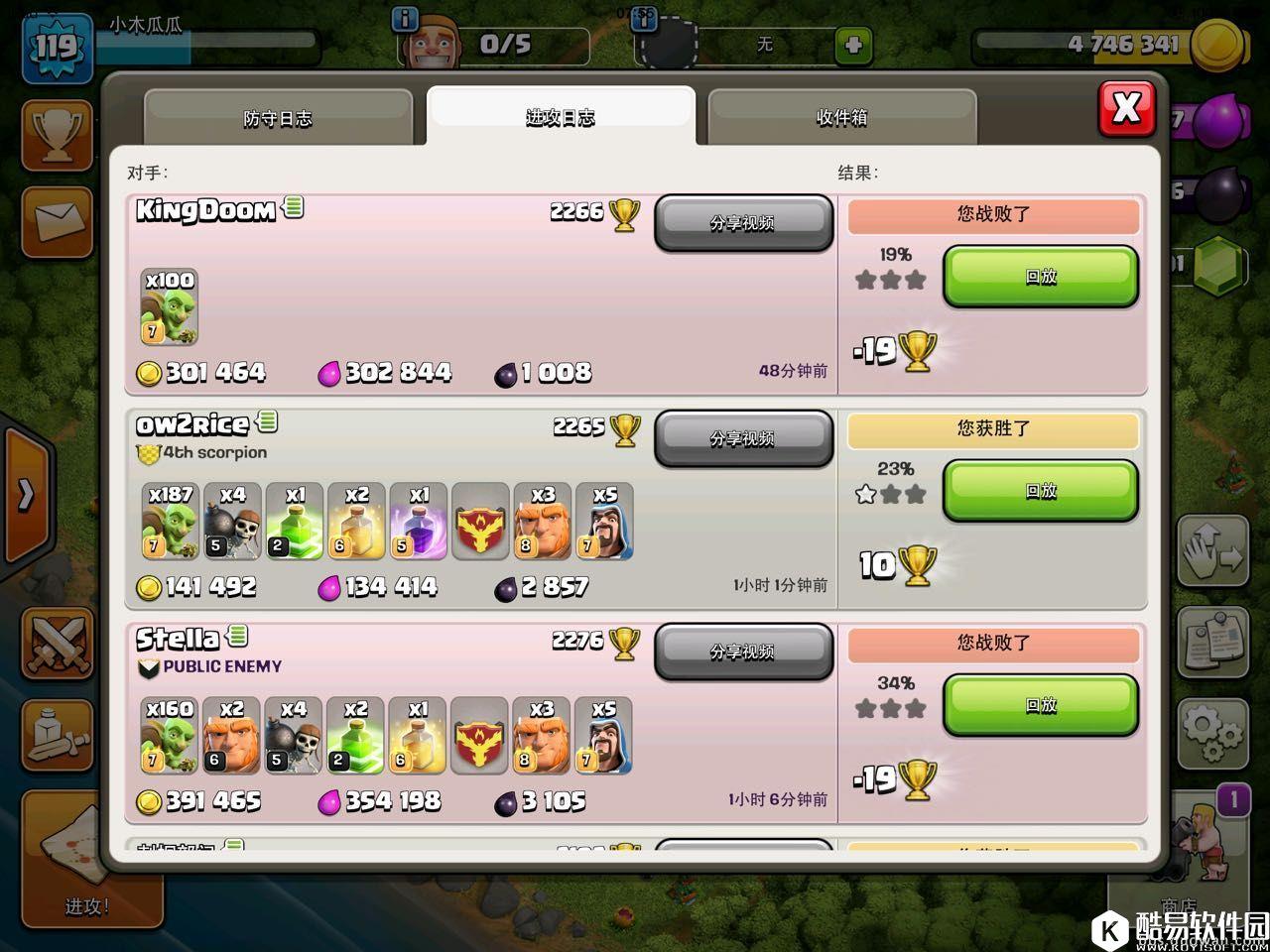View the profile badge next to ow2Rice
Viewport: 1270px width, 952px height.
(x=267, y=421)
